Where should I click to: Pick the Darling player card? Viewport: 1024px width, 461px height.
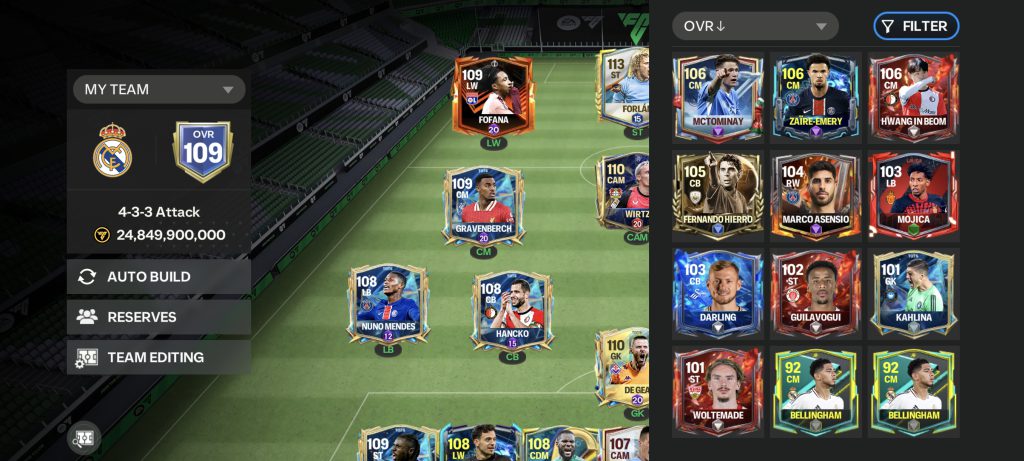pyautogui.click(x=718, y=294)
